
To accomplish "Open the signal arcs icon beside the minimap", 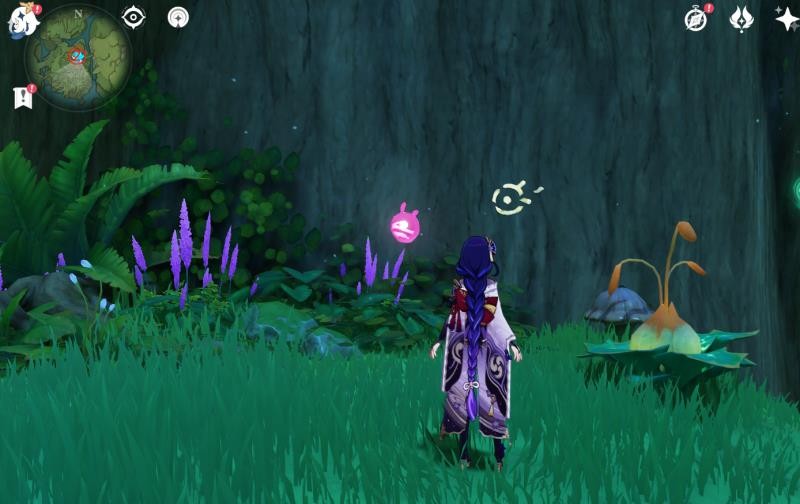I will (x=178, y=17).
